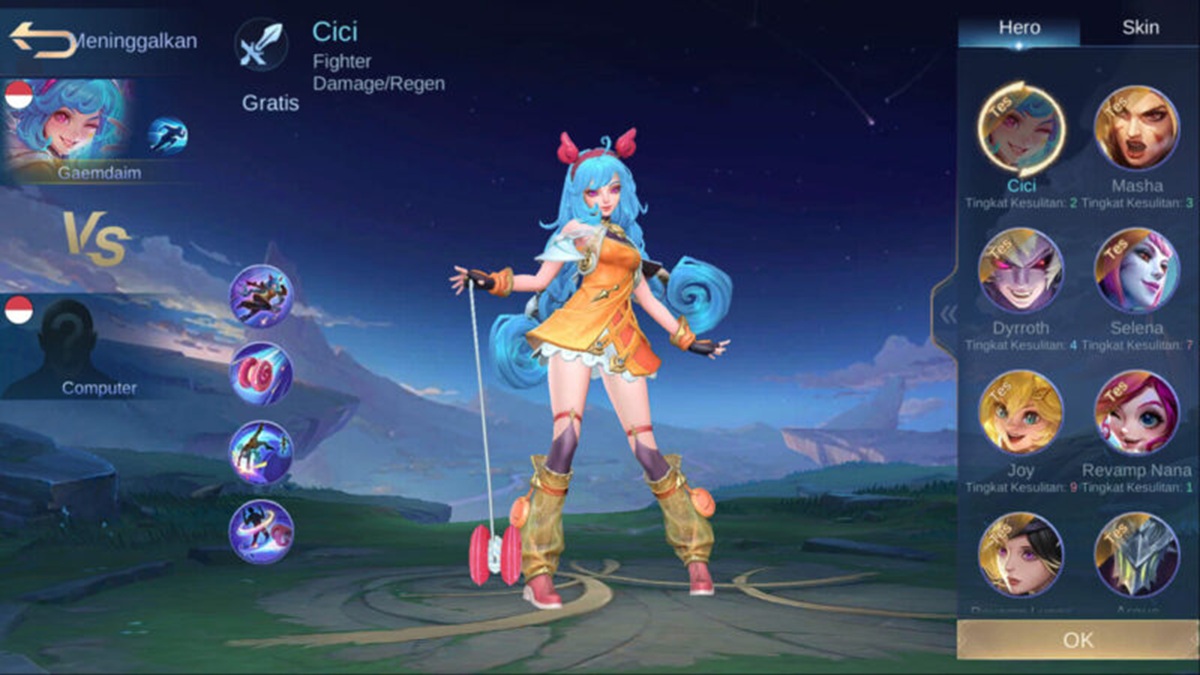Change the sprint battle spell icon
Screen dimensions: 1200x675
(168, 135)
